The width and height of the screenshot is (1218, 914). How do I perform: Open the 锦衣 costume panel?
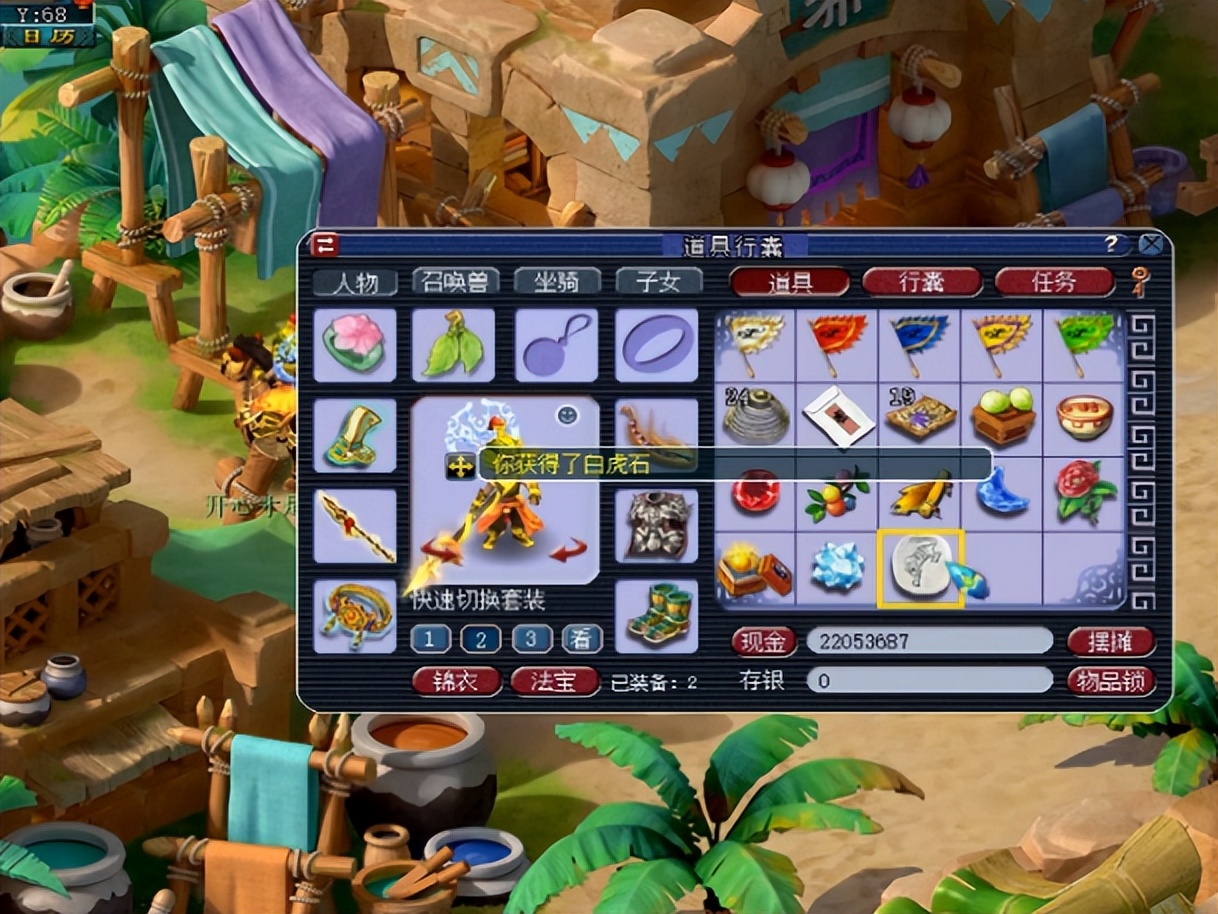[x=456, y=682]
